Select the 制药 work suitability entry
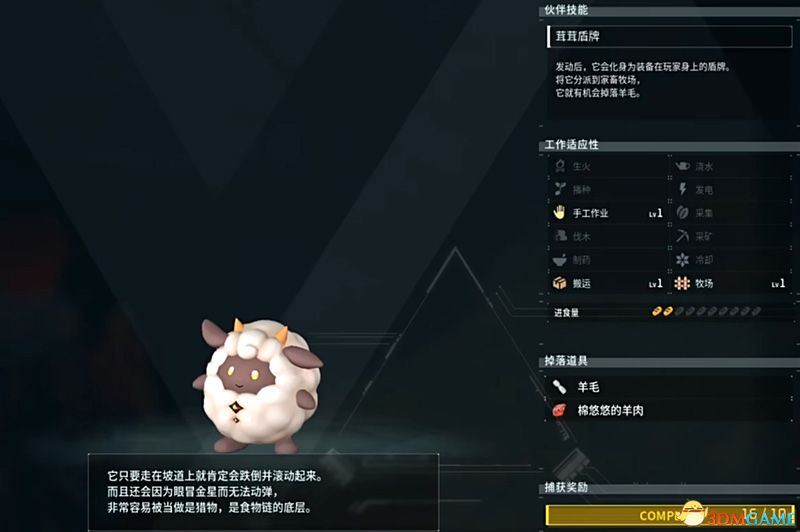Screen dimensions: 800x532 coord(606,260)
